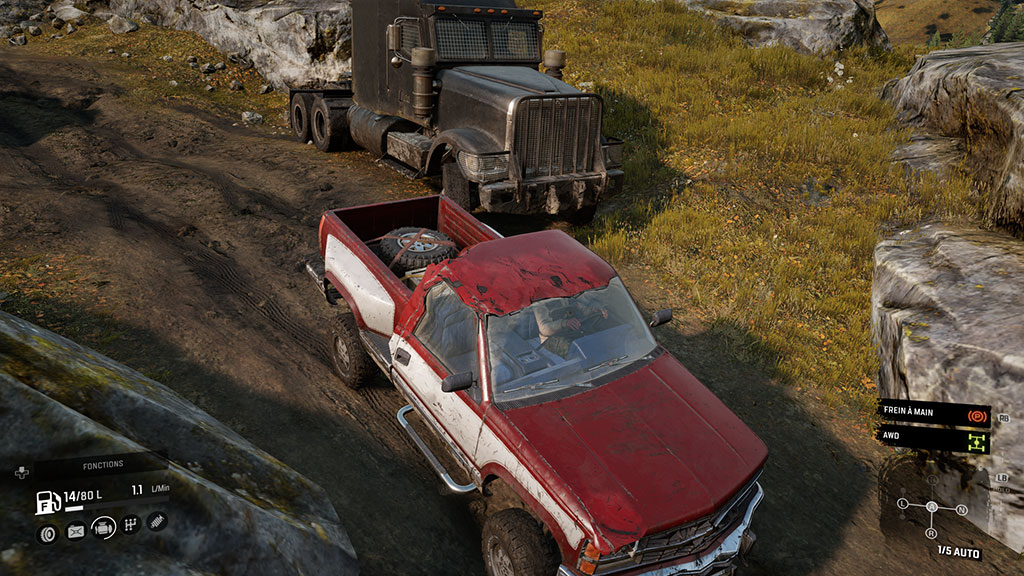Screen dimensions: 1024x576
Task: Click the gearbox status icon
Action: pos(131,524)
